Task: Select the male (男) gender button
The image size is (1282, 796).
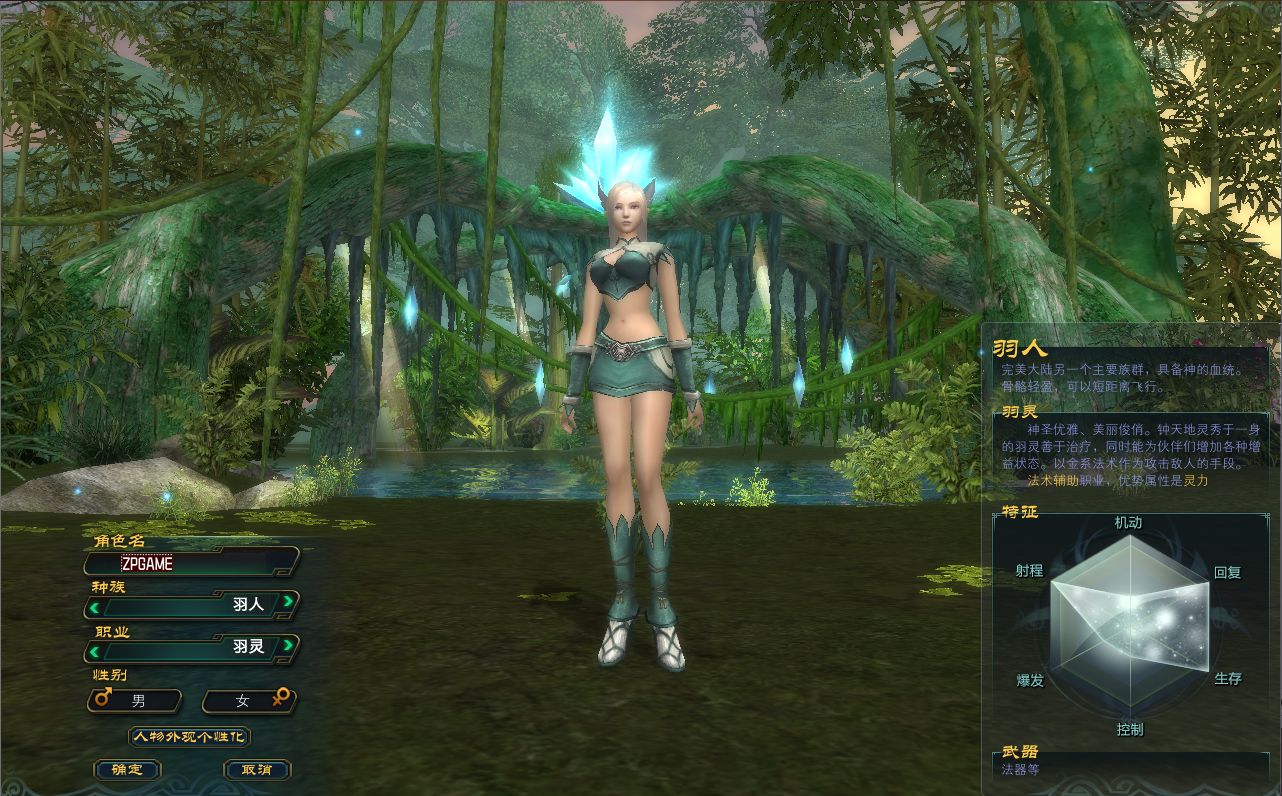Action: [137, 701]
